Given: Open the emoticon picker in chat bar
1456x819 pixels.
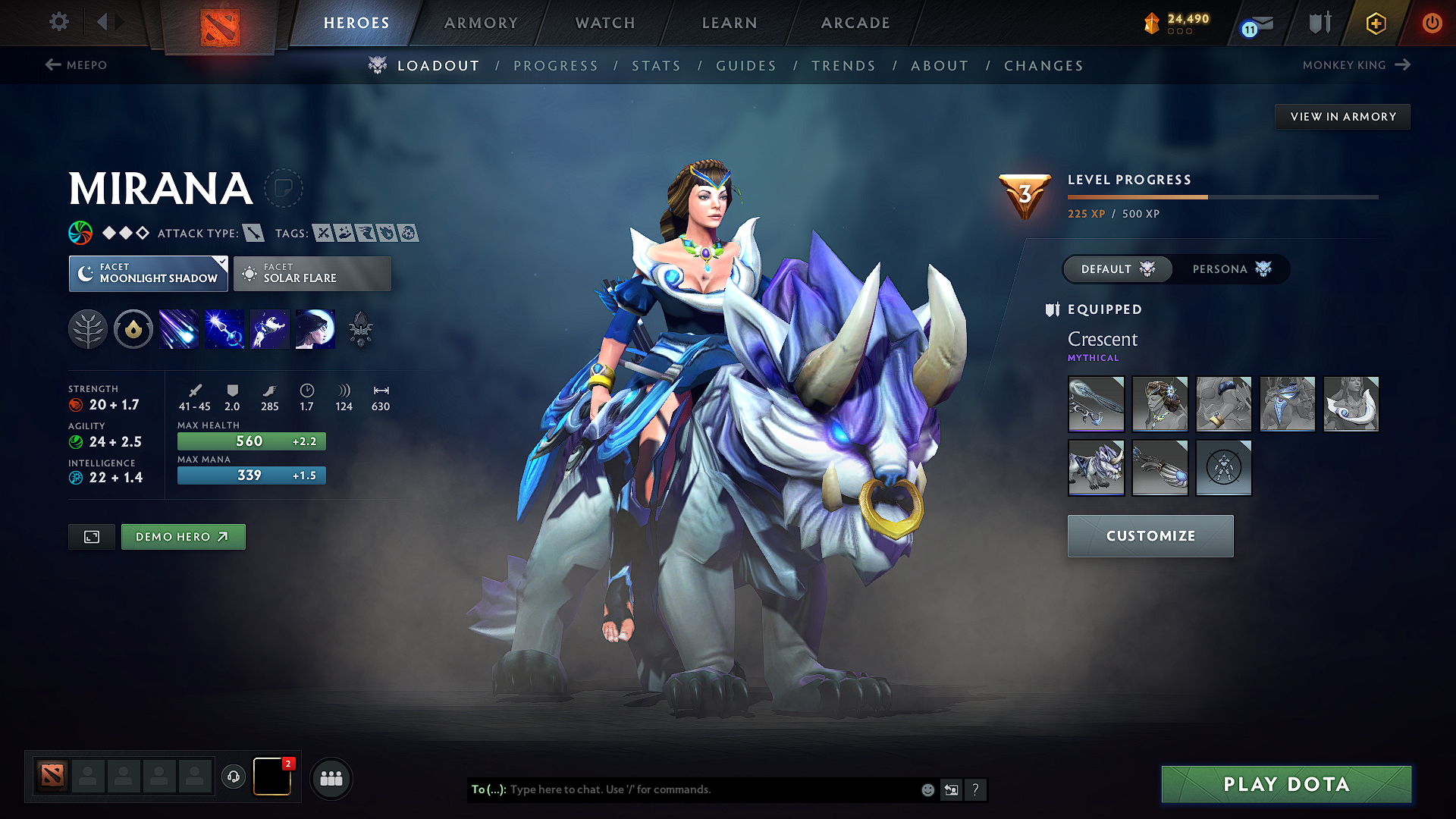Looking at the screenshot, I should click(927, 789).
